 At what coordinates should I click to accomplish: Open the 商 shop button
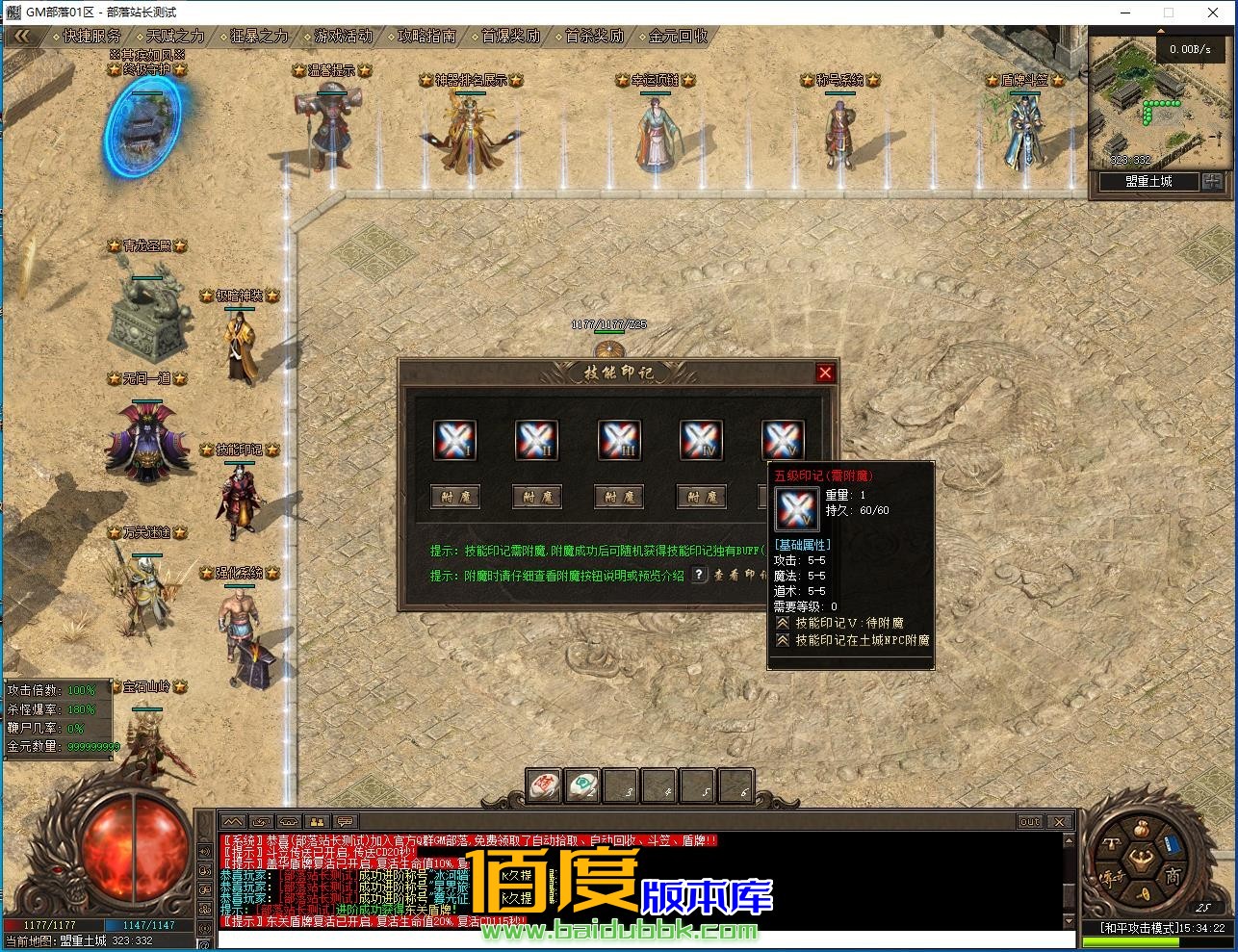click(x=1173, y=875)
